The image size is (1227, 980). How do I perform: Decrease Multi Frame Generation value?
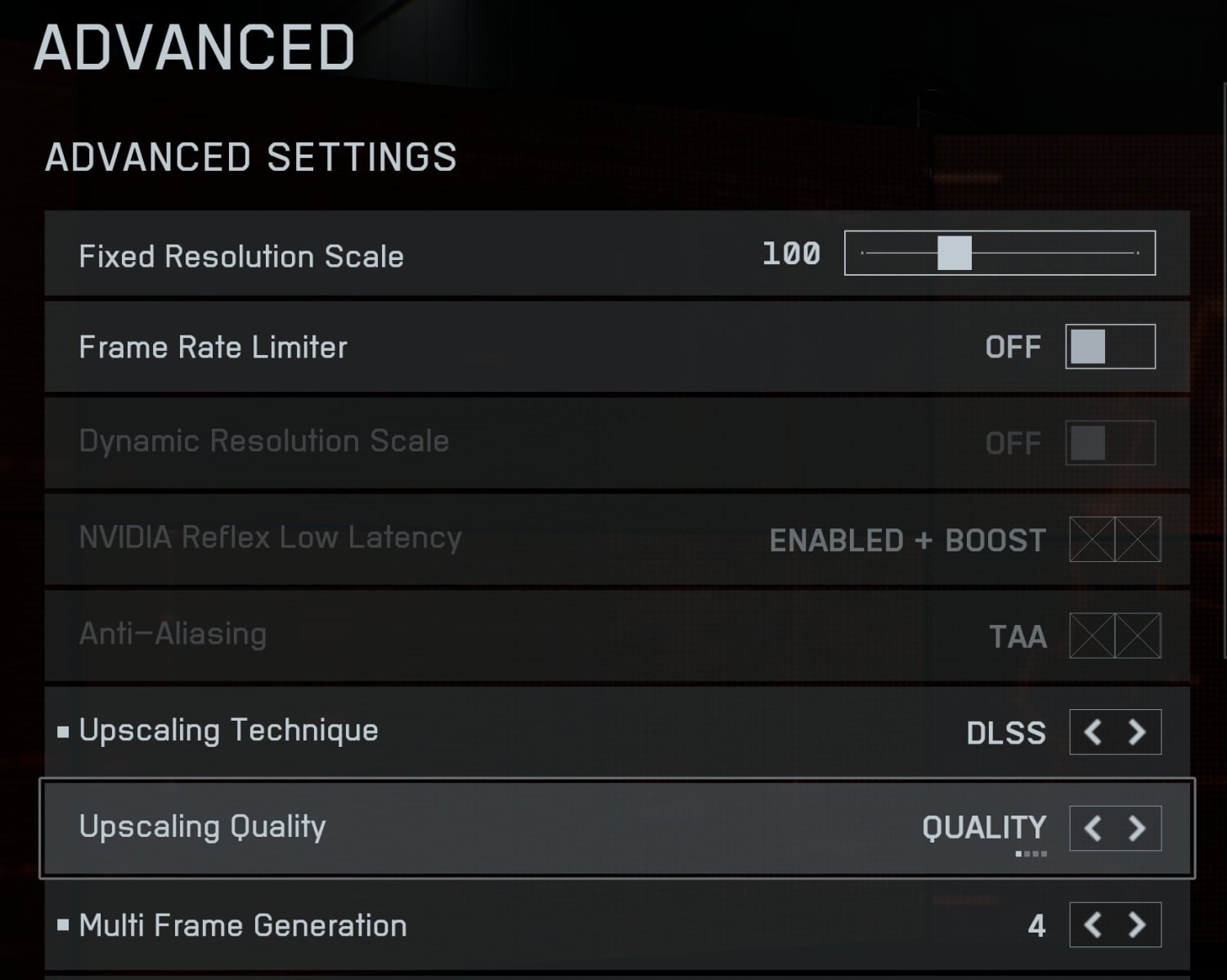coord(1093,924)
